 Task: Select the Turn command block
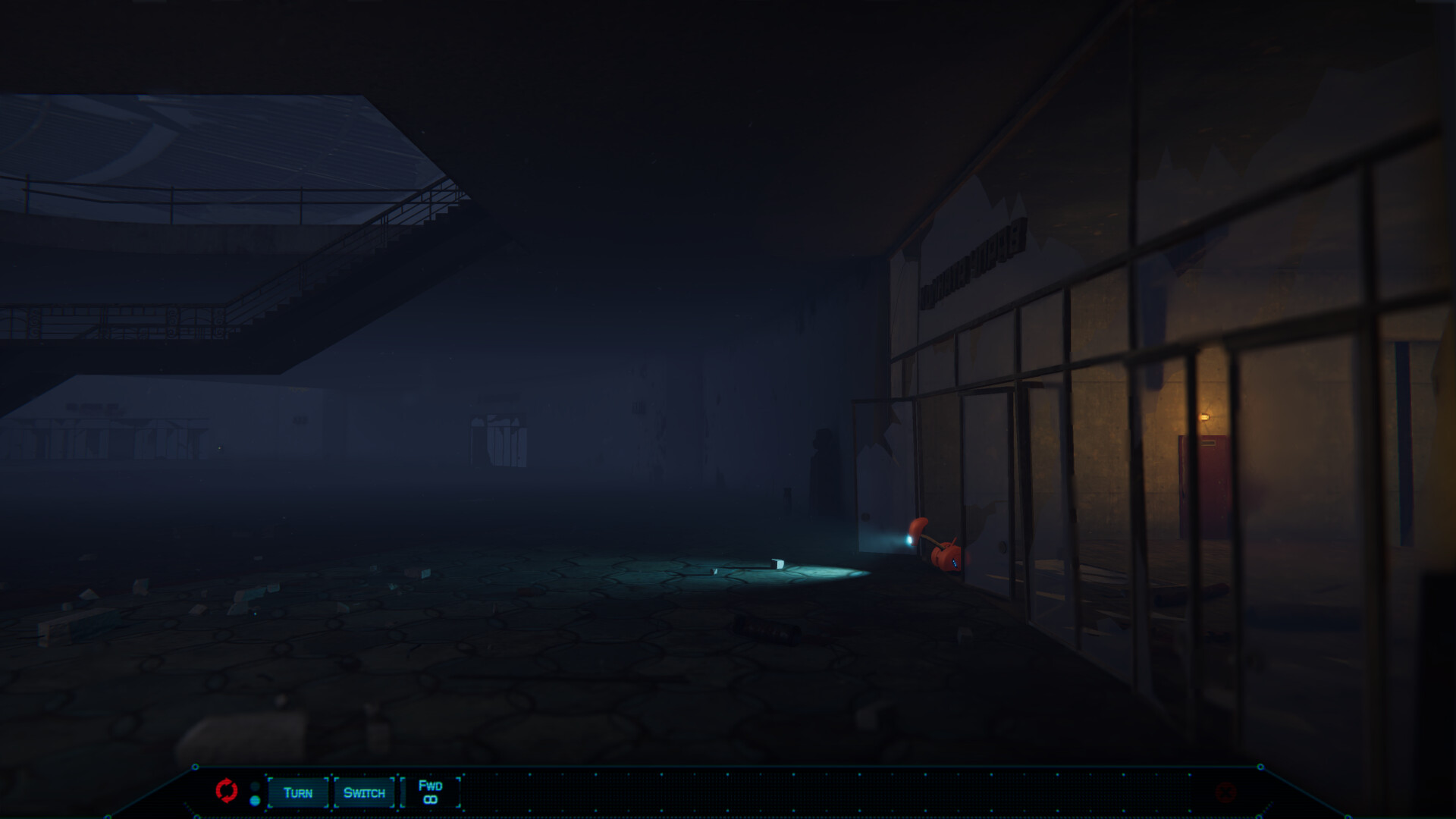[298, 792]
